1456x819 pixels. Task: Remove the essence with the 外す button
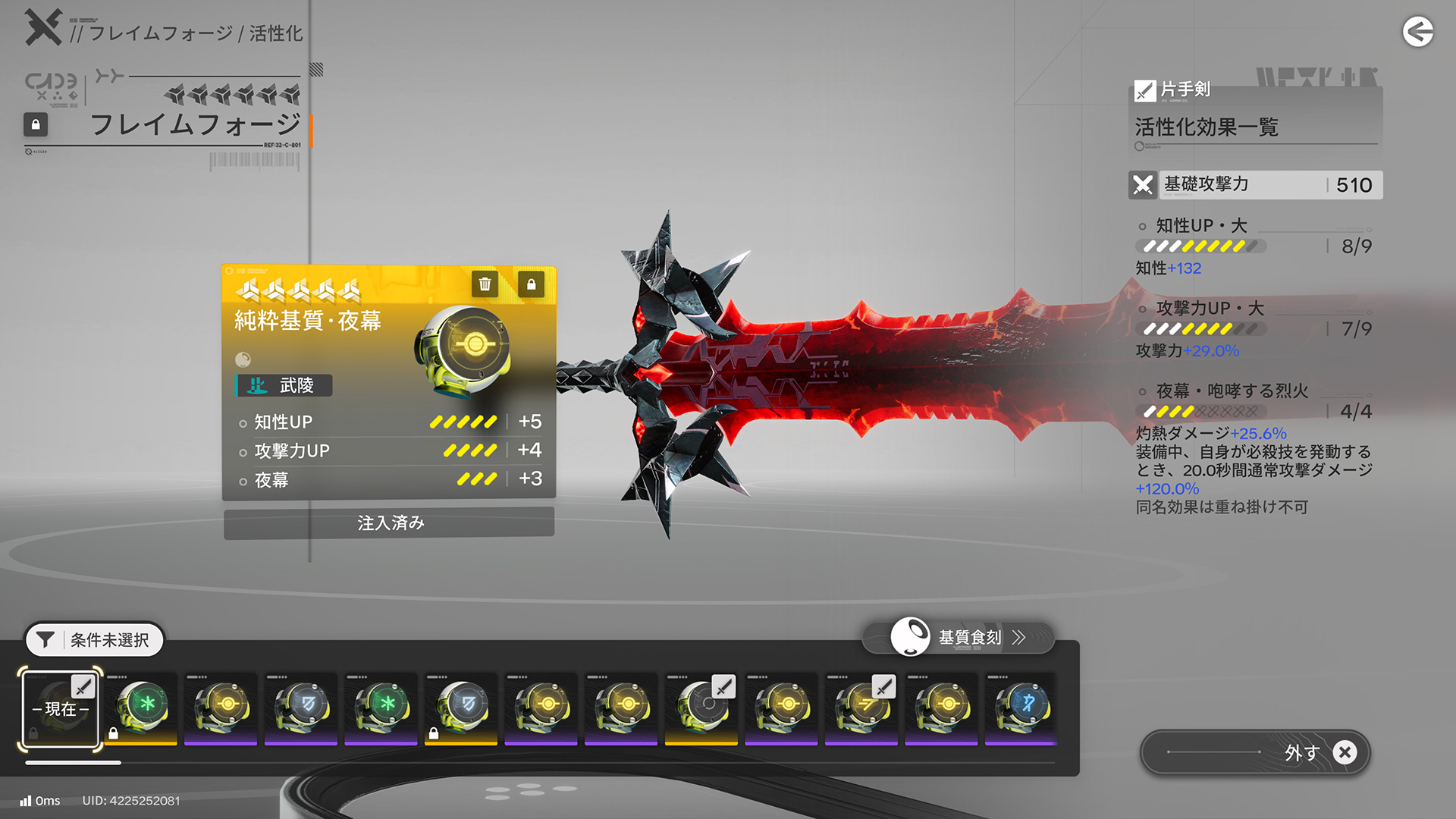tap(1255, 752)
